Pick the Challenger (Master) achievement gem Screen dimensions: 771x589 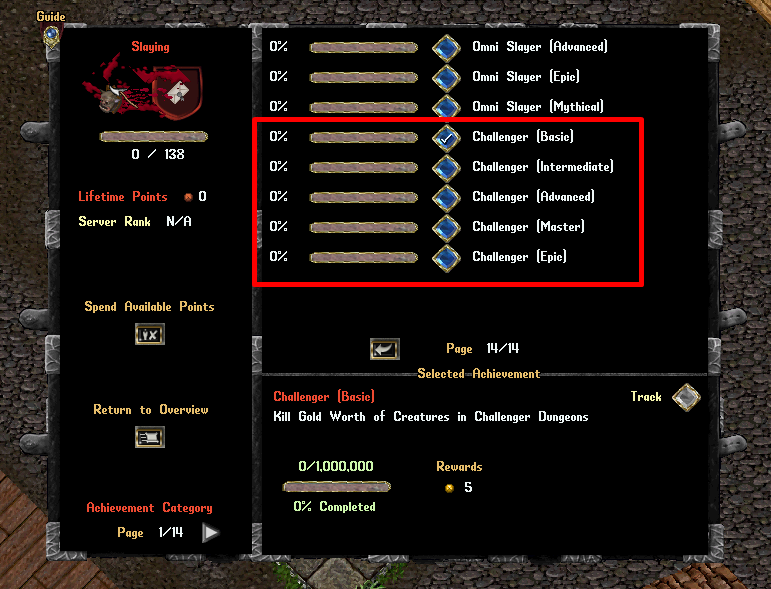point(446,227)
